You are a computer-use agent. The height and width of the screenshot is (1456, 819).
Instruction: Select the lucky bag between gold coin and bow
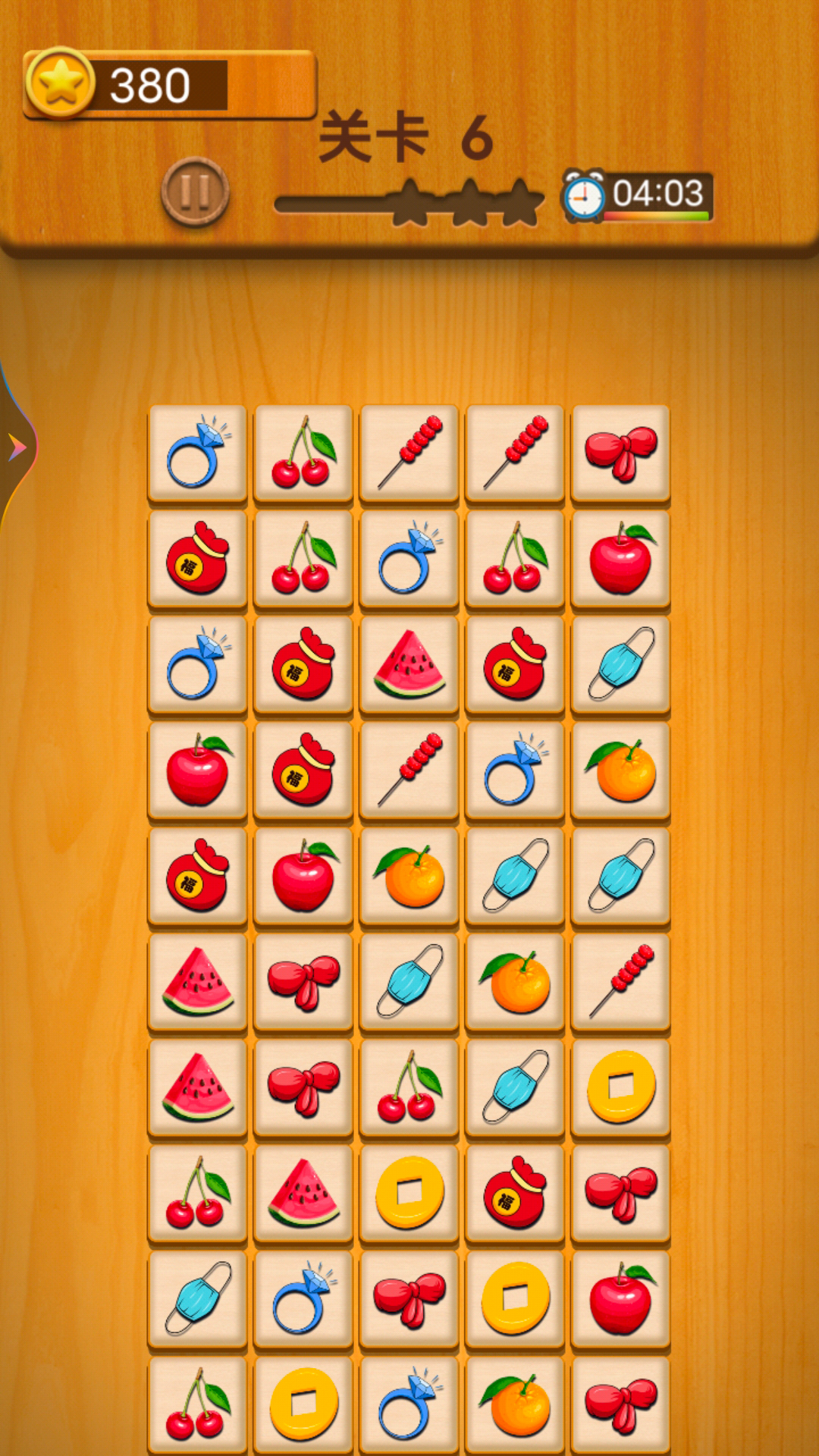click(516, 1192)
